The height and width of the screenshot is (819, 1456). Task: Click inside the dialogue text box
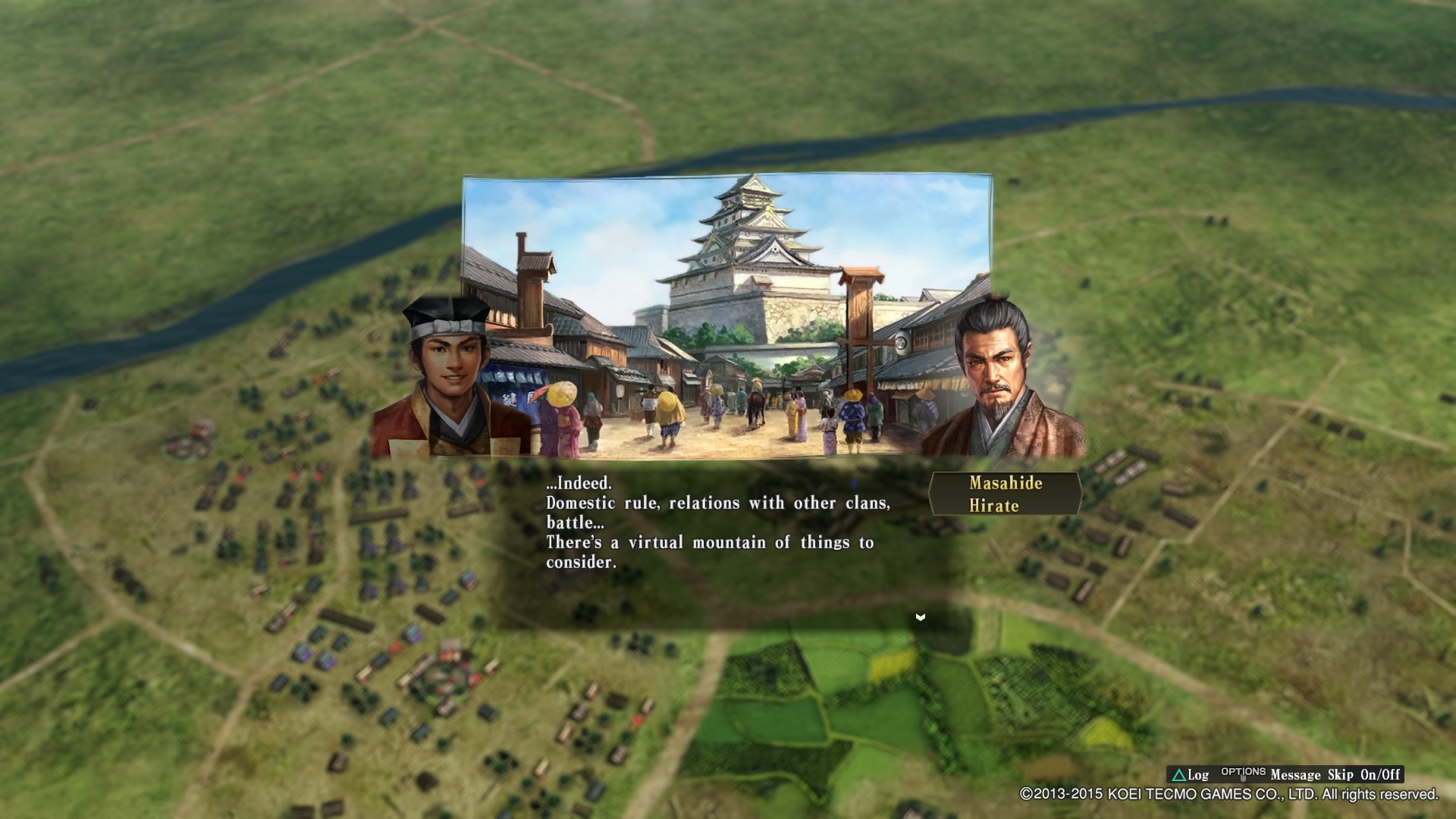(720, 523)
